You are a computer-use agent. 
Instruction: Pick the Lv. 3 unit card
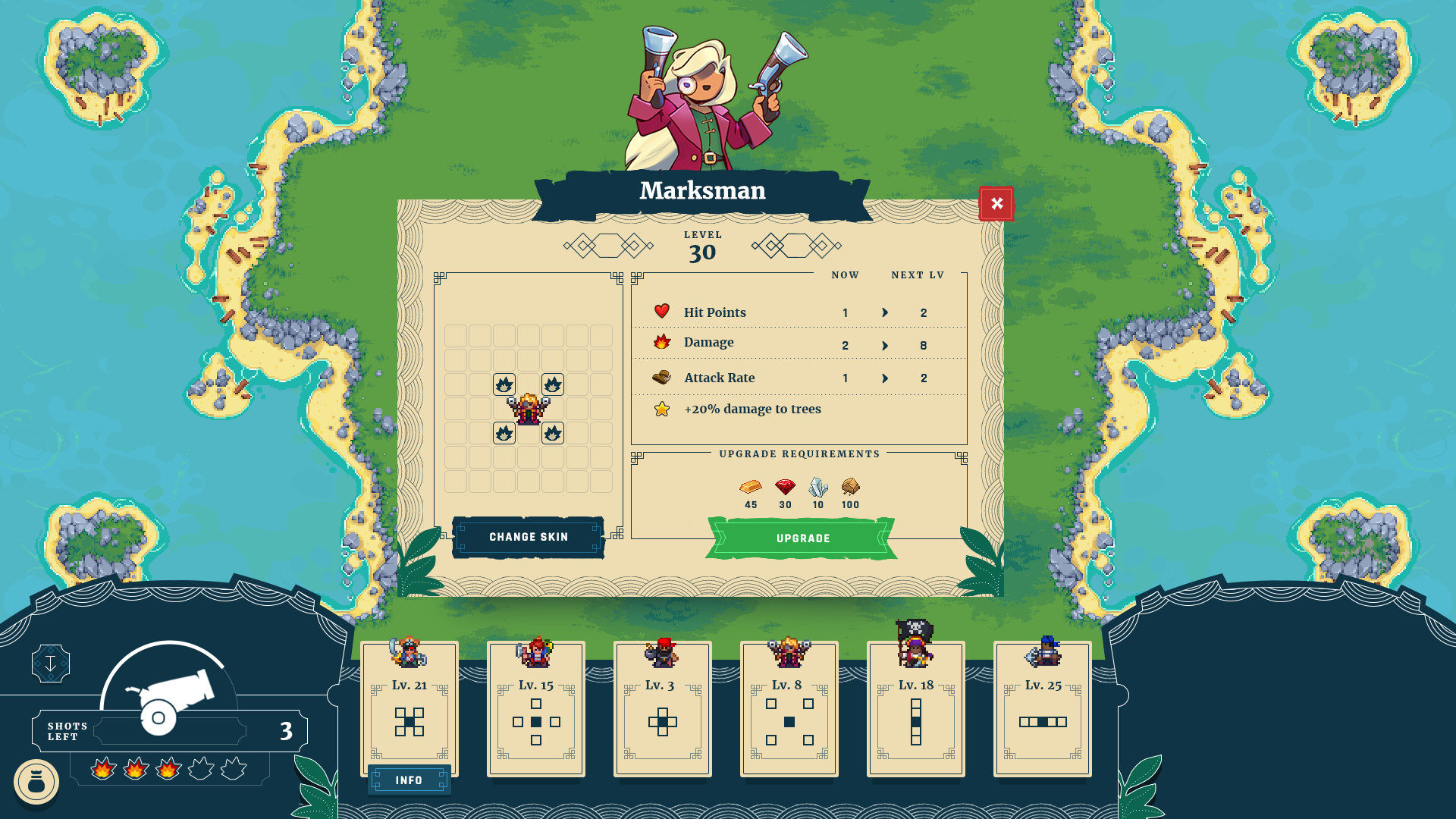tap(663, 709)
